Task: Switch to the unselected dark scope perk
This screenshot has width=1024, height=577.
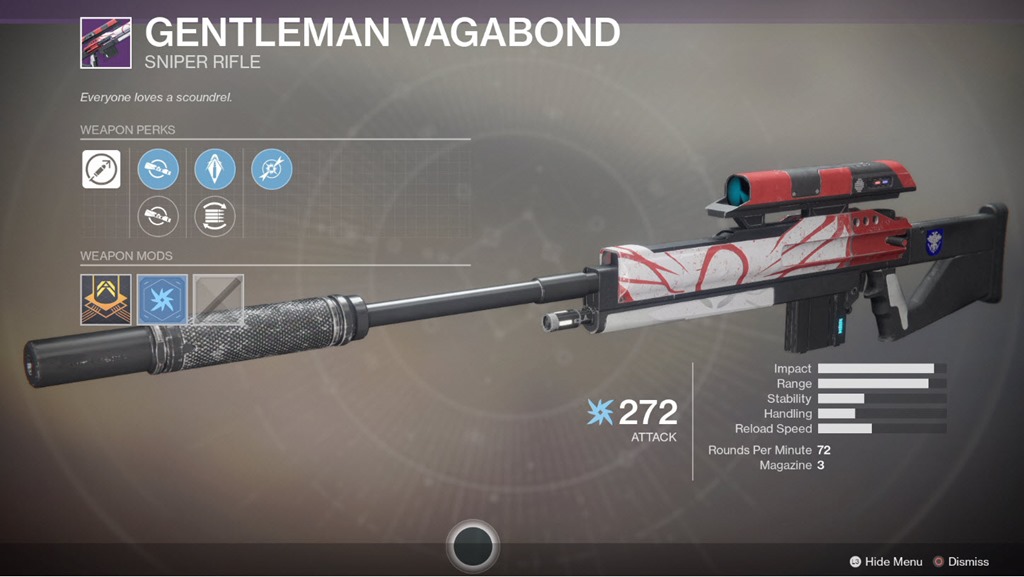Action: tap(158, 215)
